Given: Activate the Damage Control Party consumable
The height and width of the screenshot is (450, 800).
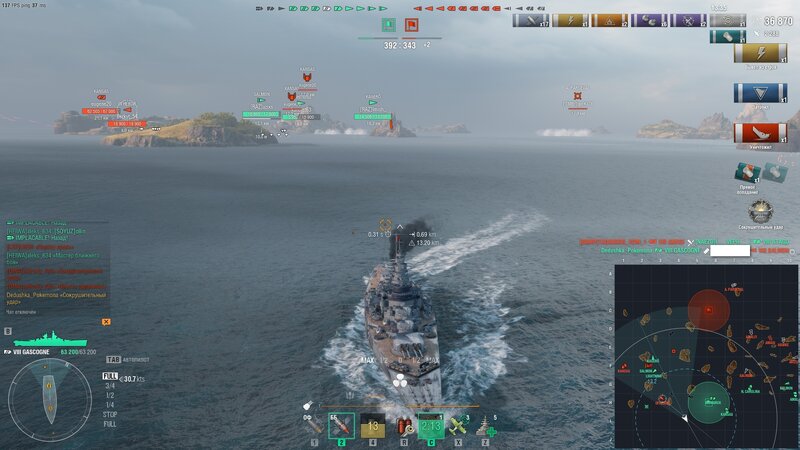Looking at the screenshot, I should click(403, 428).
